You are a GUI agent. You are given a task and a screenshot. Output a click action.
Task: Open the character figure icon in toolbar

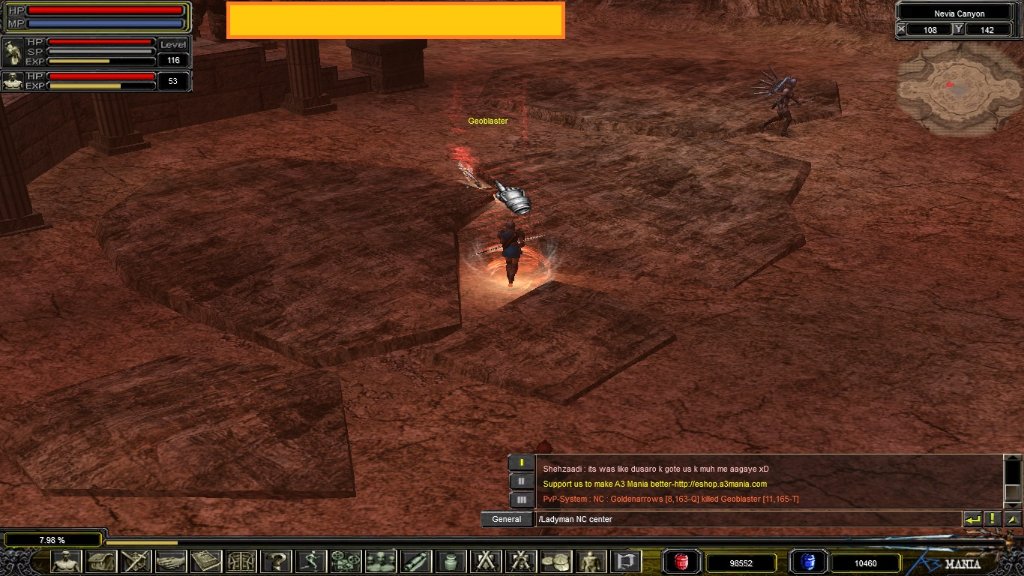pyautogui.click(x=66, y=561)
